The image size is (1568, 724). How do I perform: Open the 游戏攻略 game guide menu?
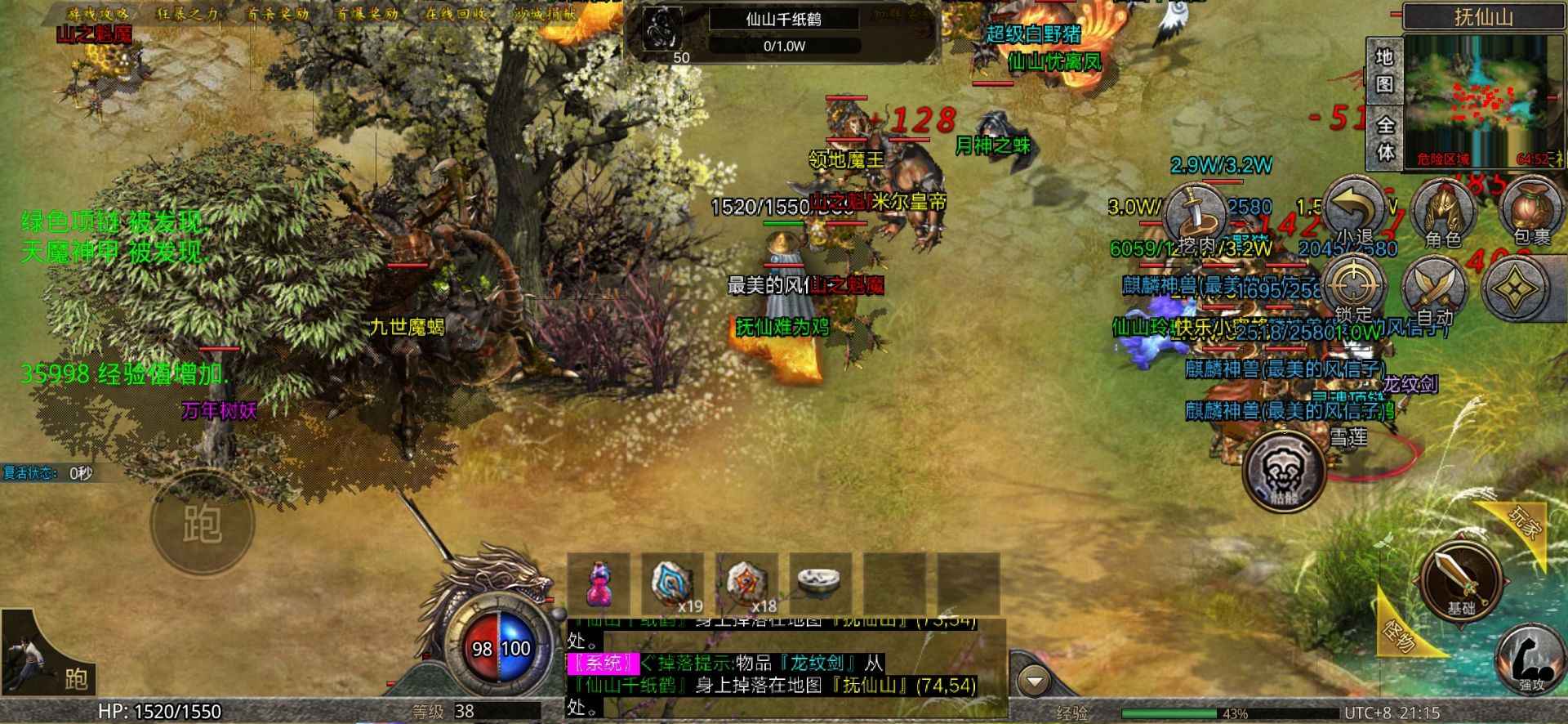point(98,14)
